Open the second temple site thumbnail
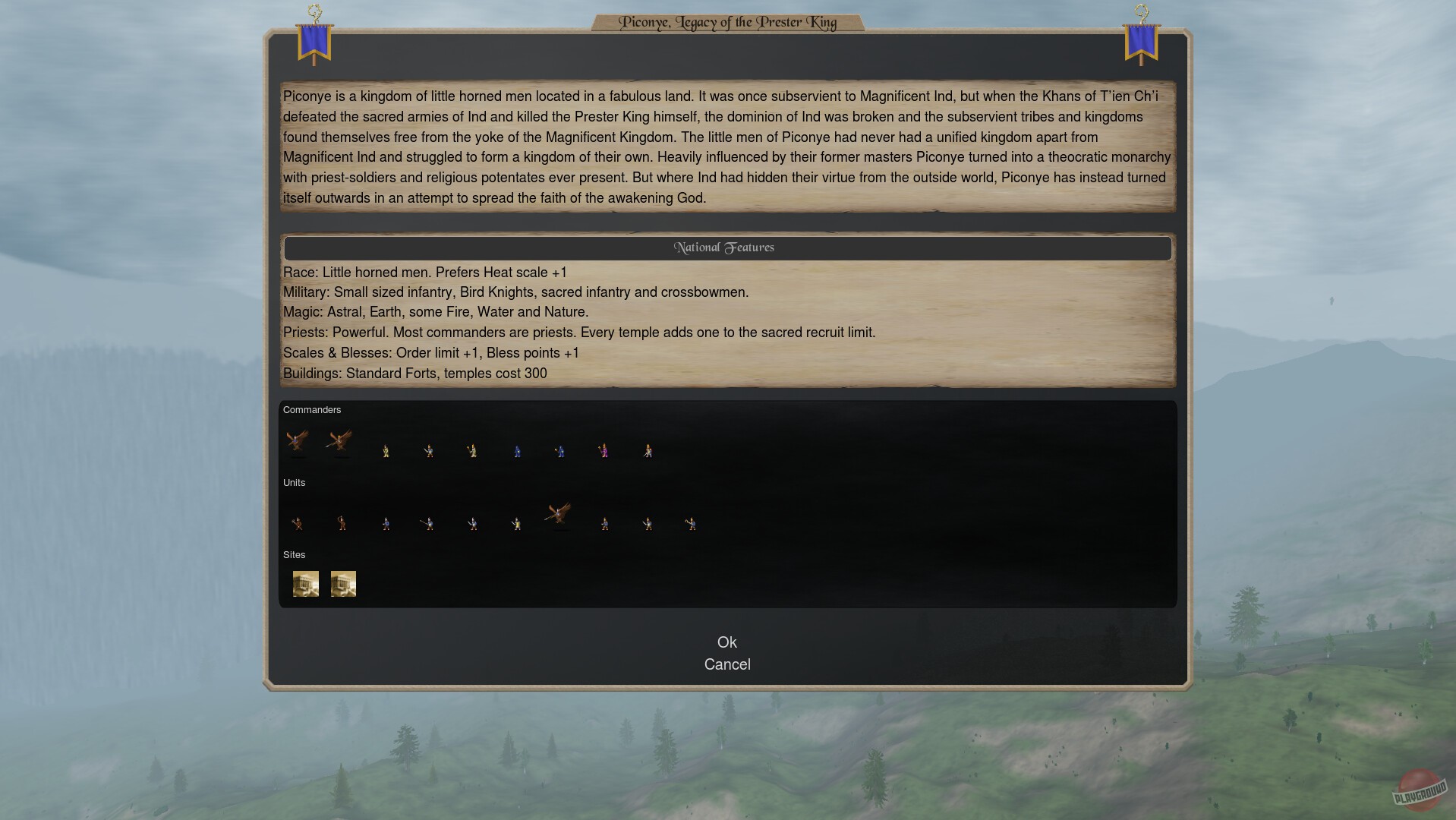This screenshot has width=1456, height=820. point(343,583)
